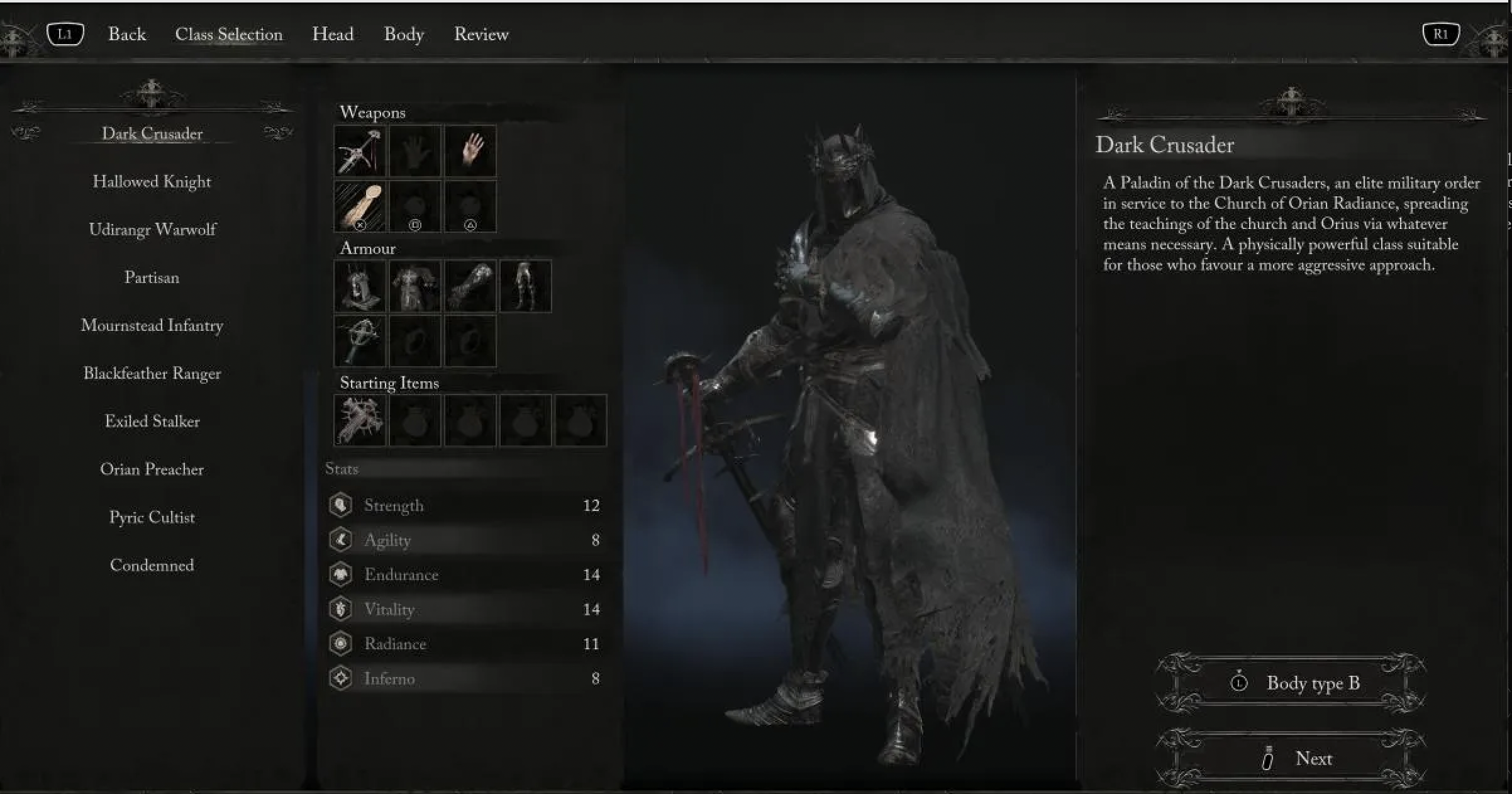Select the leg armour slot icon
This screenshot has height=794, width=1512.
(525, 286)
